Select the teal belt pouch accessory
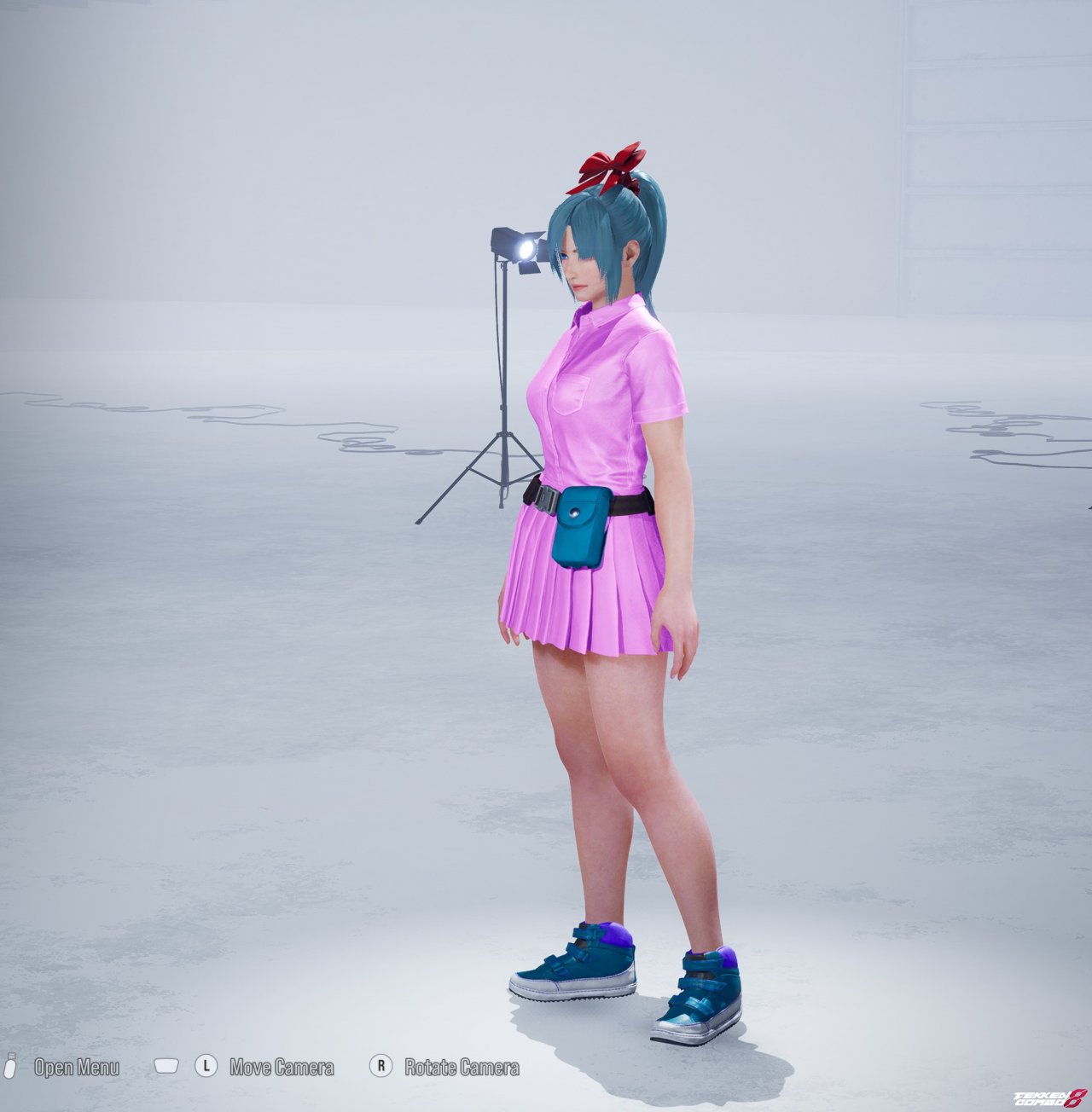Screen dimensions: 1092x1112 tap(578, 526)
